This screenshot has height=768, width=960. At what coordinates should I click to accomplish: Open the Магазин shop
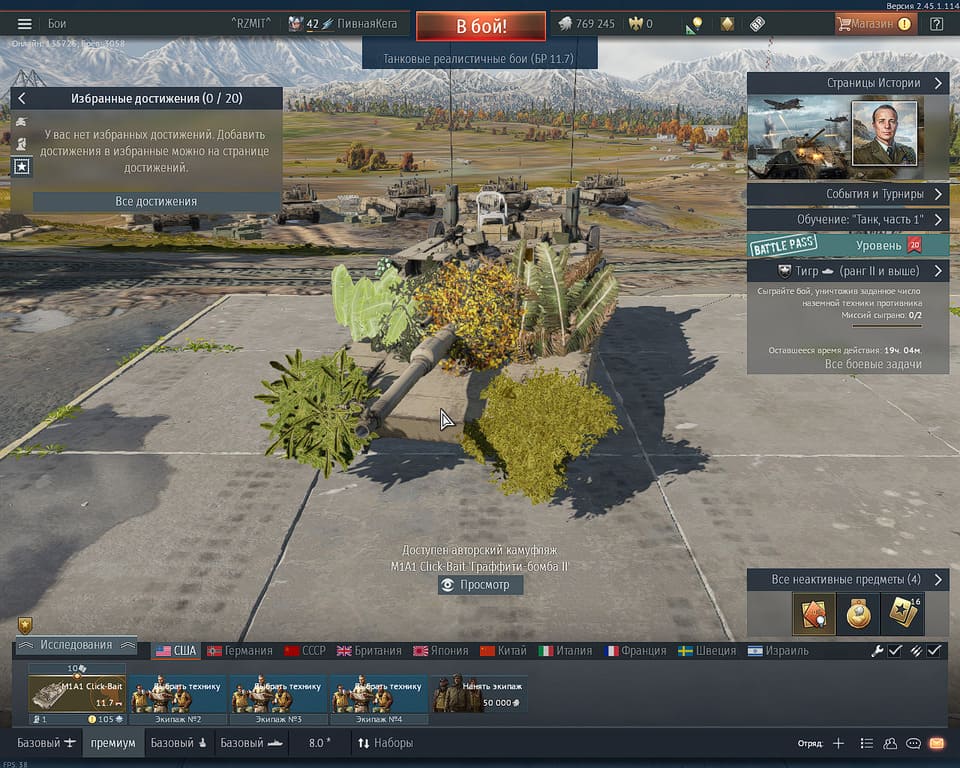[x=875, y=24]
